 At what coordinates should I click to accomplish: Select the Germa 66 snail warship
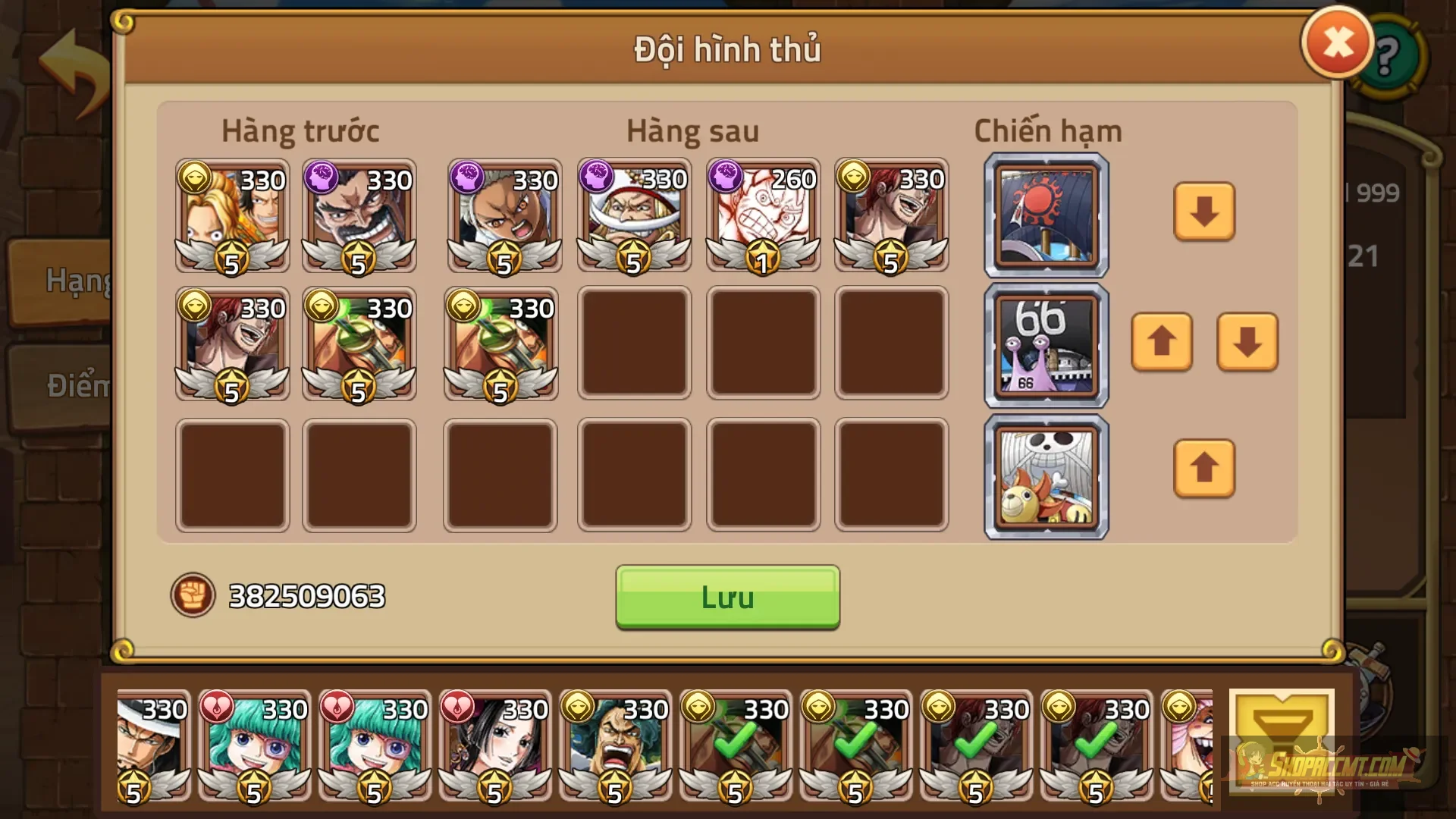click(x=1045, y=344)
